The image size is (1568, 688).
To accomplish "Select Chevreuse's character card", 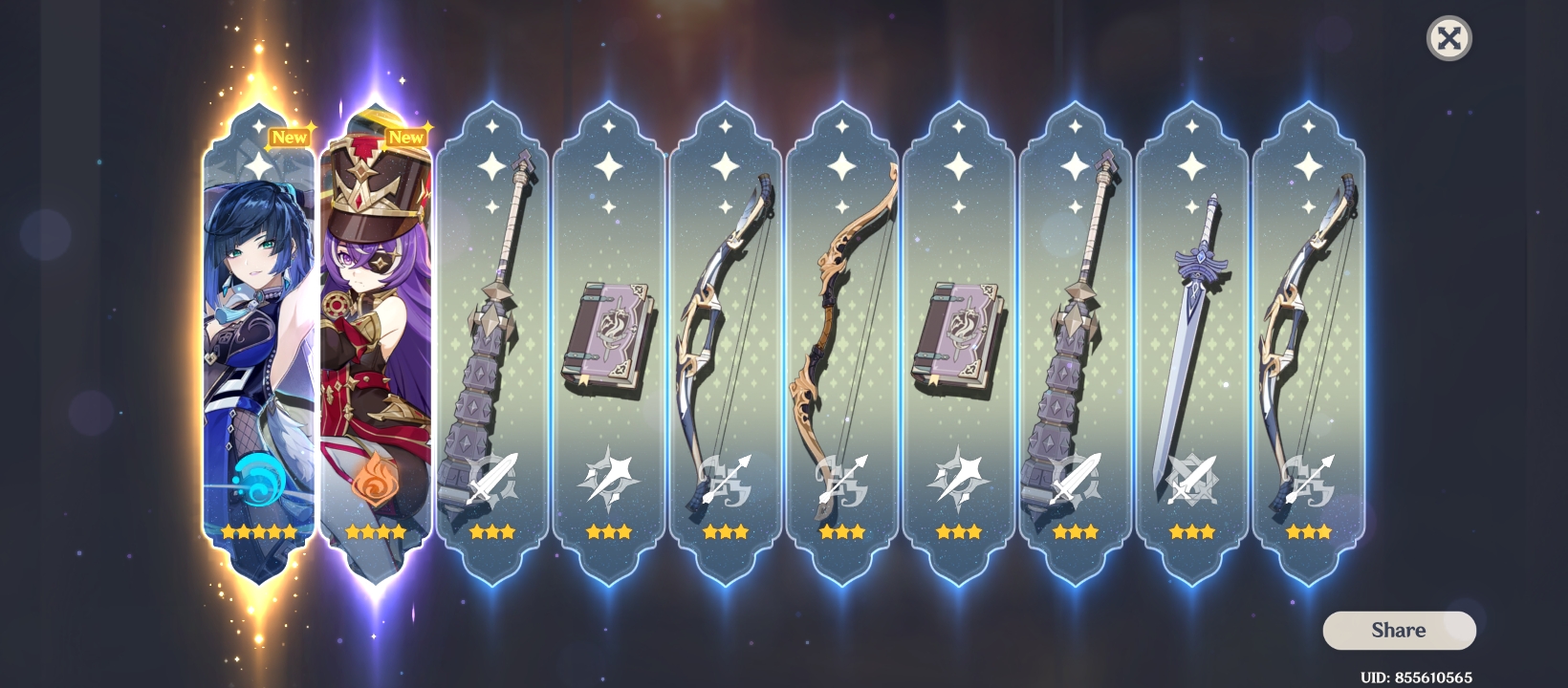I will [x=377, y=334].
